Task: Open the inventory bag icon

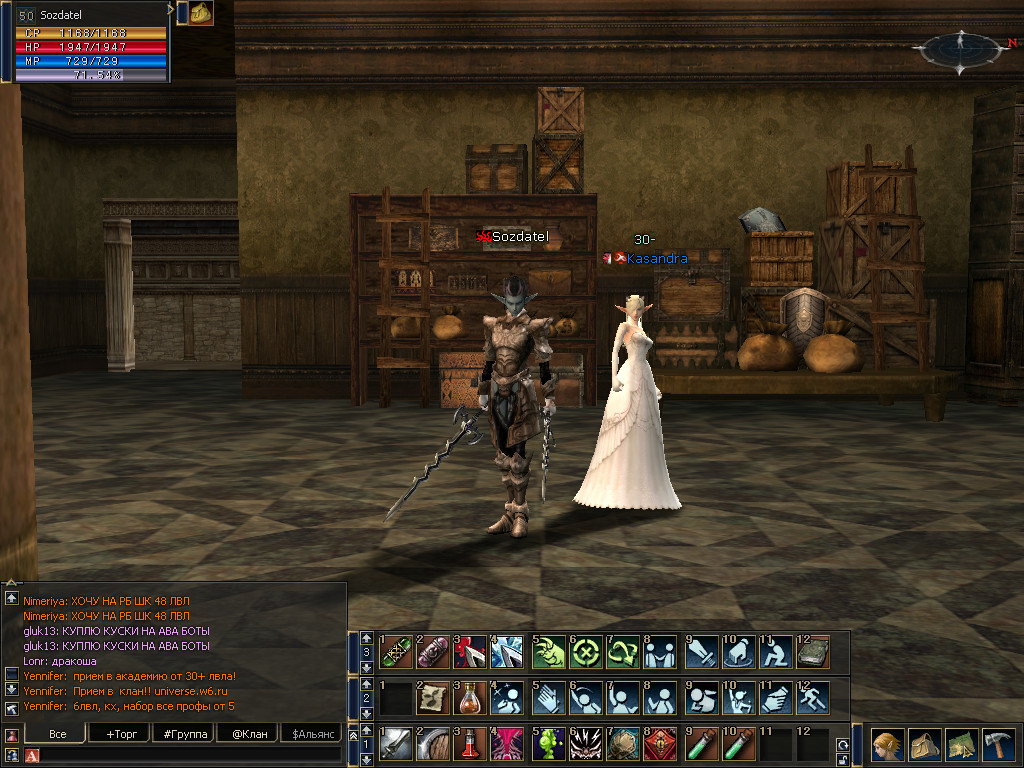Action: click(x=924, y=745)
